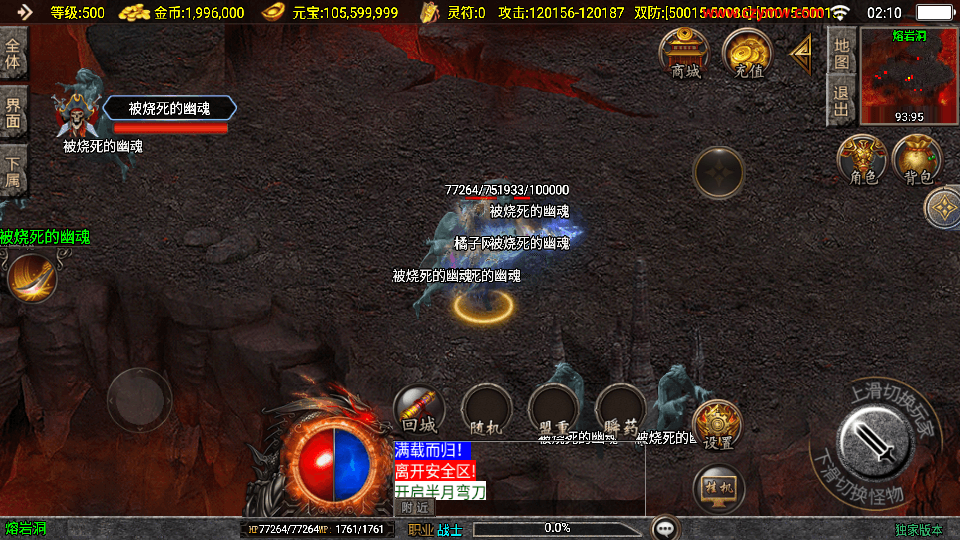Open the 商城 shop
This screenshot has width=960, height=540.
coord(685,53)
